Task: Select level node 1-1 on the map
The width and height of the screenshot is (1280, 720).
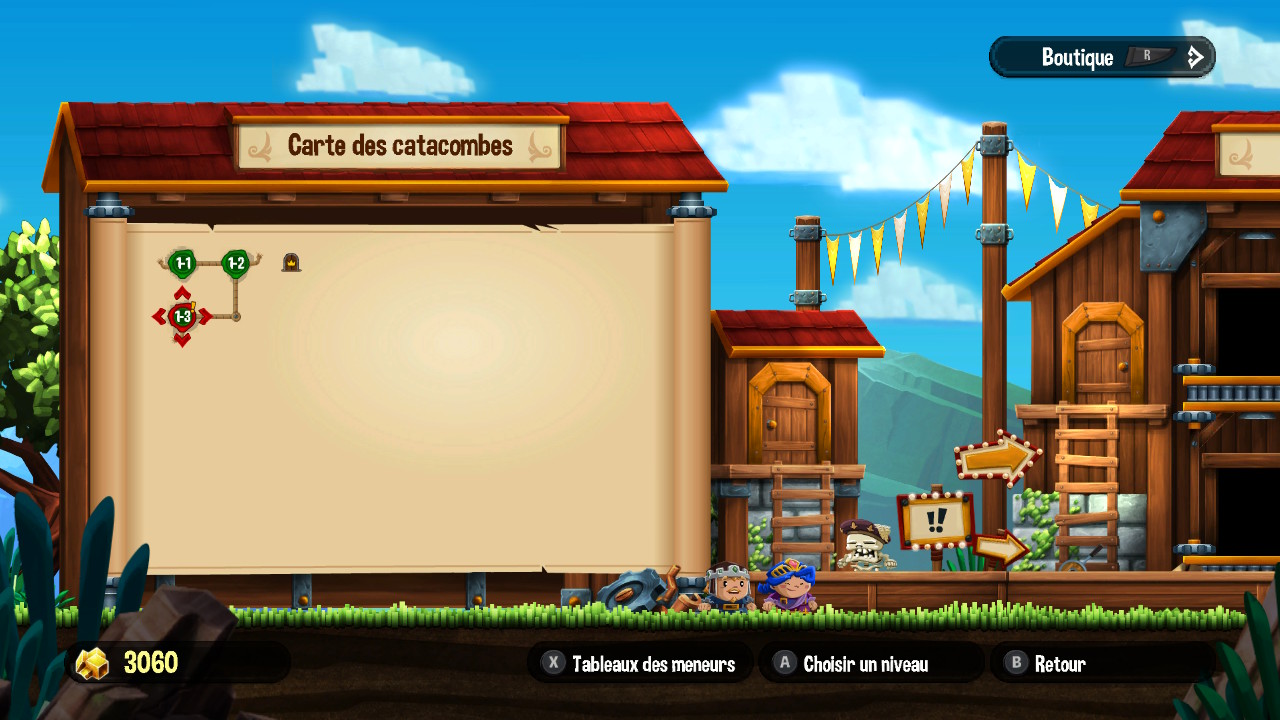Action: pos(182,263)
